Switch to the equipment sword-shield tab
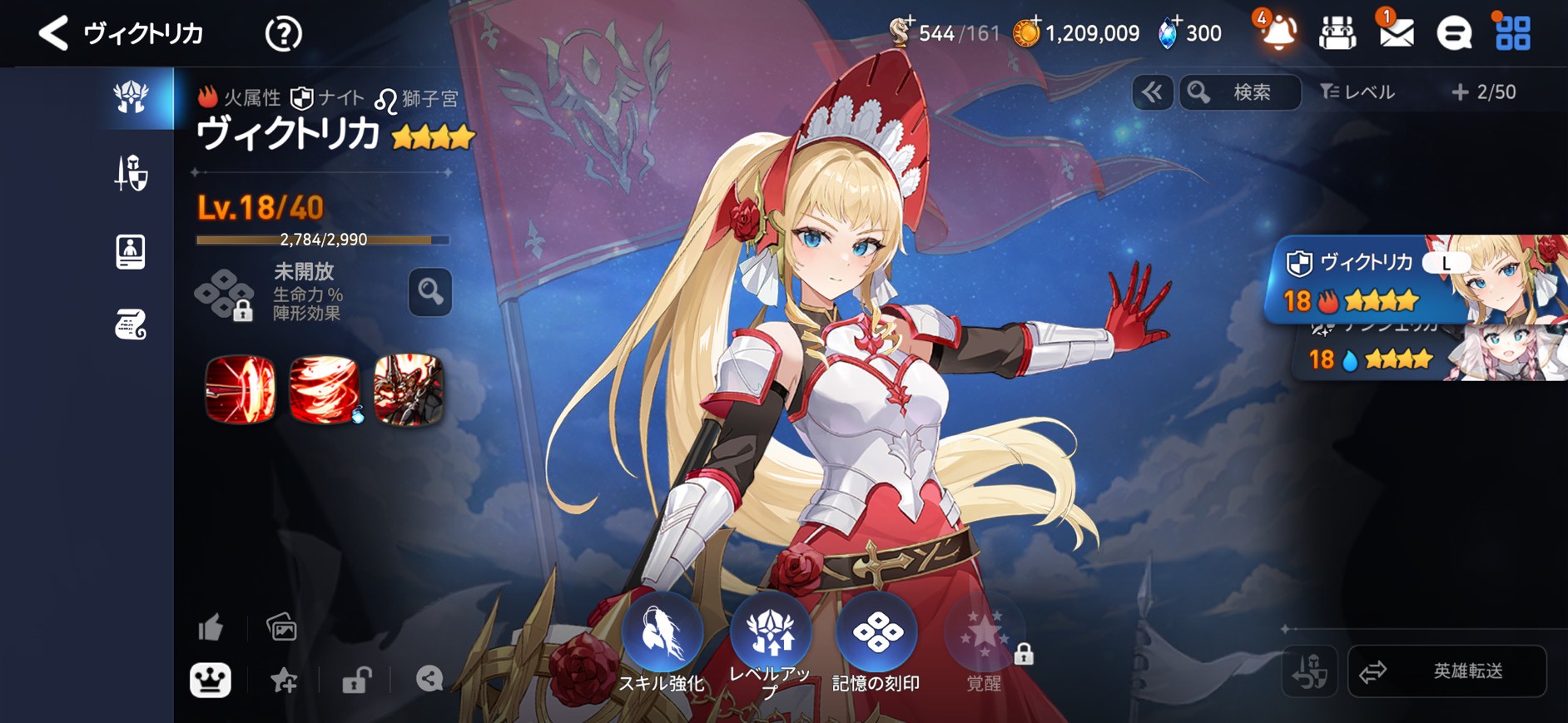This screenshot has height=723, width=1568. [131, 174]
